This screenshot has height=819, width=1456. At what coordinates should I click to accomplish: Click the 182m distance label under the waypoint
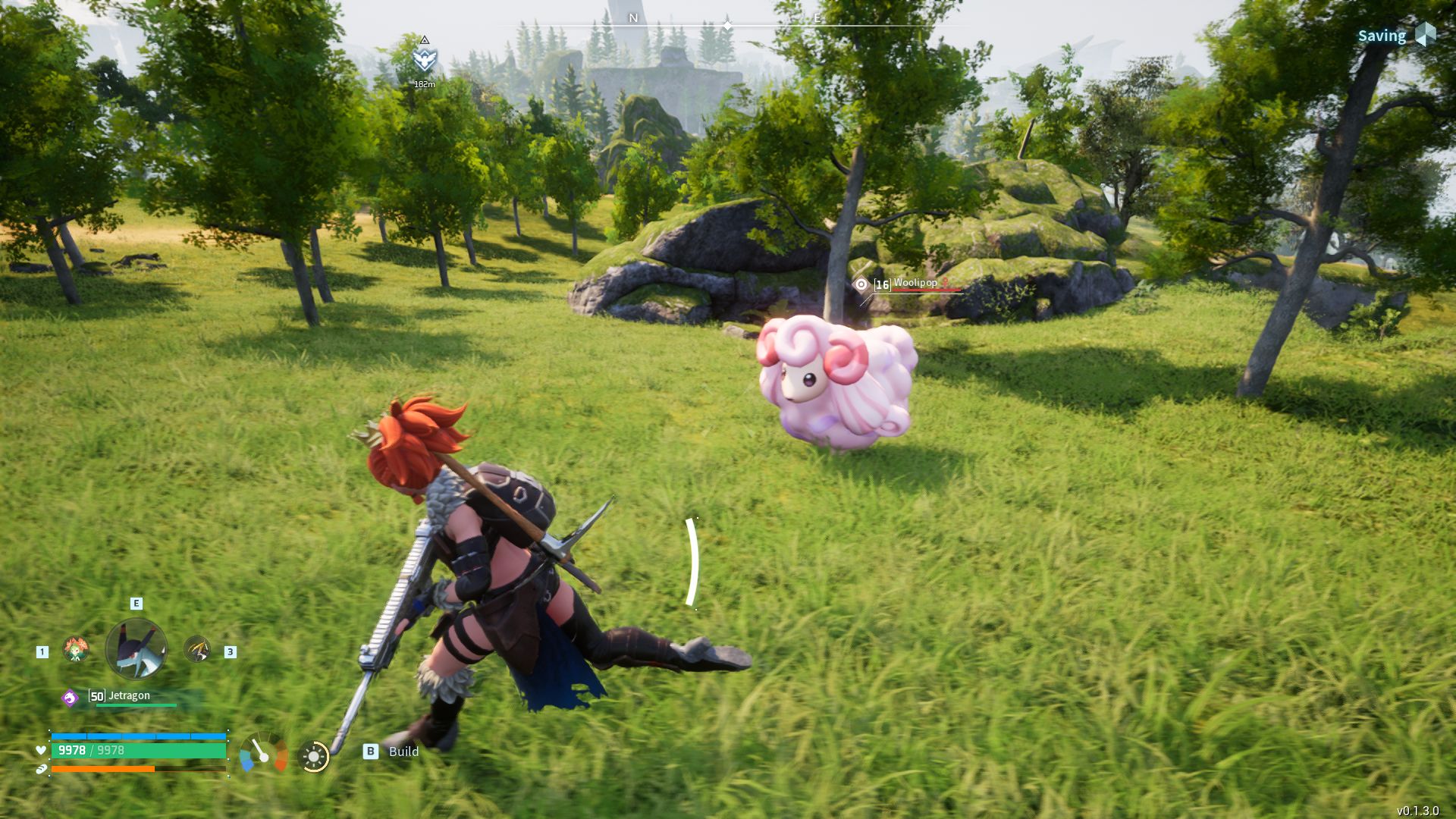[425, 85]
